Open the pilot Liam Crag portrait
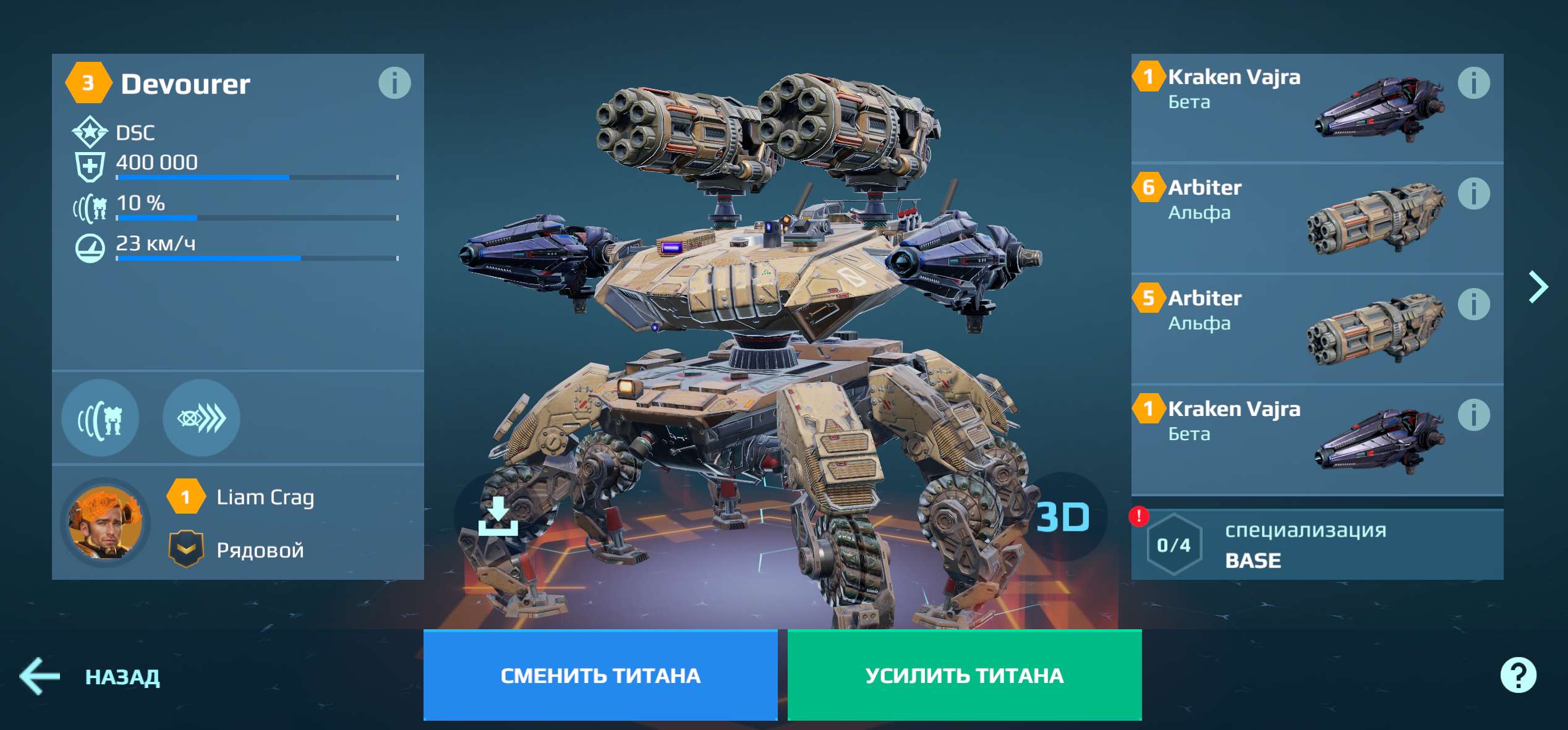The width and height of the screenshot is (1568, 730). pyautogui.click(x=104, y=523)
